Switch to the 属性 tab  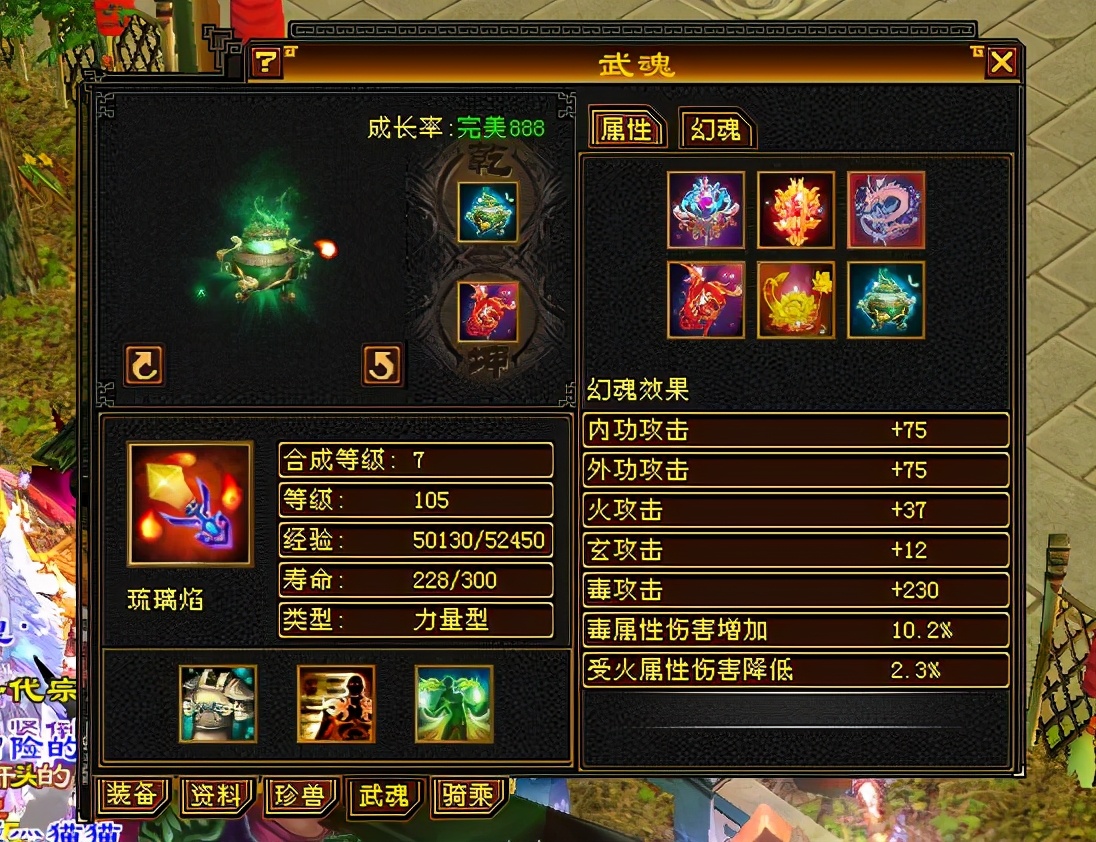coord(626,129)
